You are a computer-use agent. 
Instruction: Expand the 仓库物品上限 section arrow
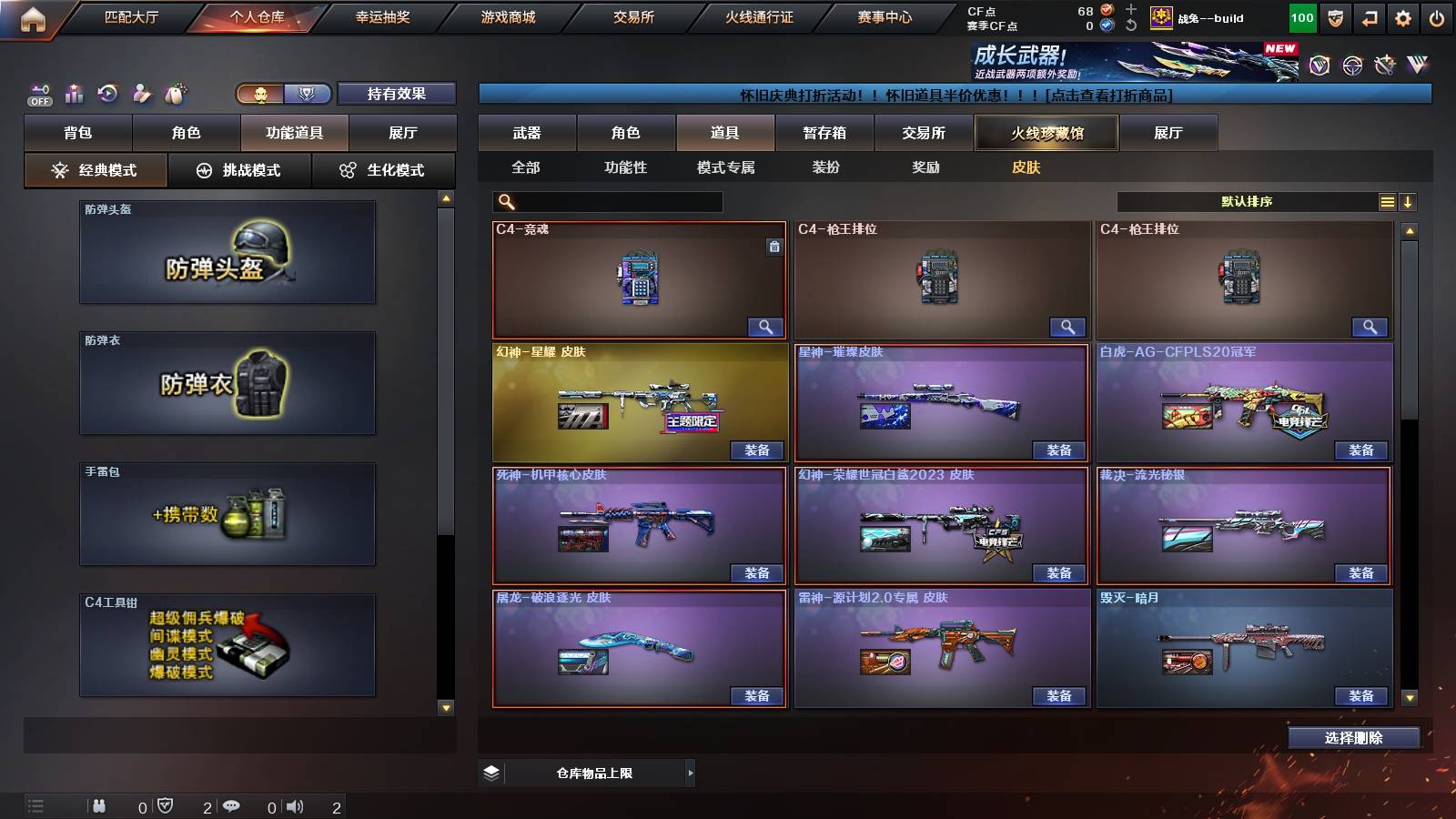(x=690, y=772)
